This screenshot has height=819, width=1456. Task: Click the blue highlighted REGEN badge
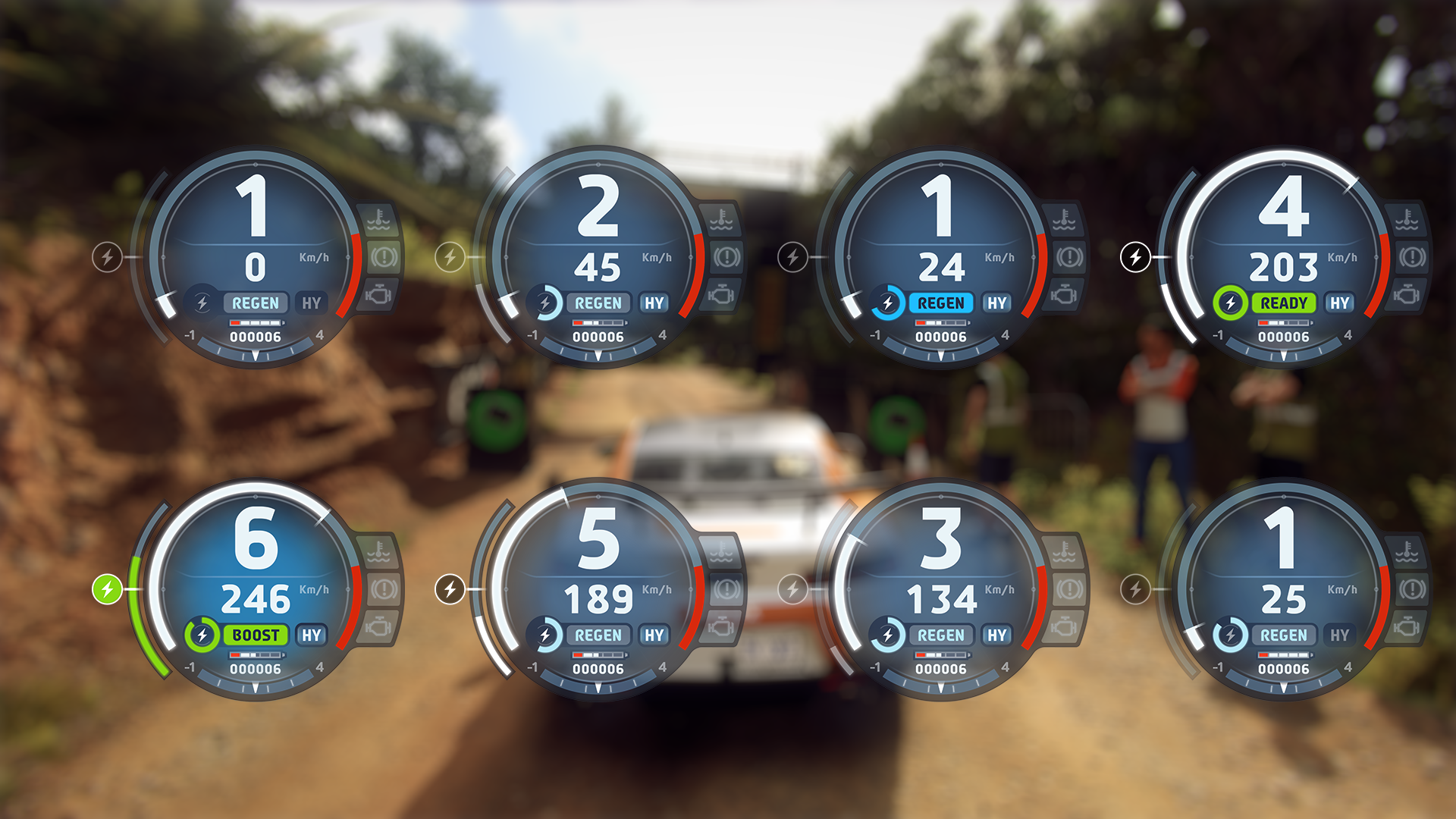(940, 303)
